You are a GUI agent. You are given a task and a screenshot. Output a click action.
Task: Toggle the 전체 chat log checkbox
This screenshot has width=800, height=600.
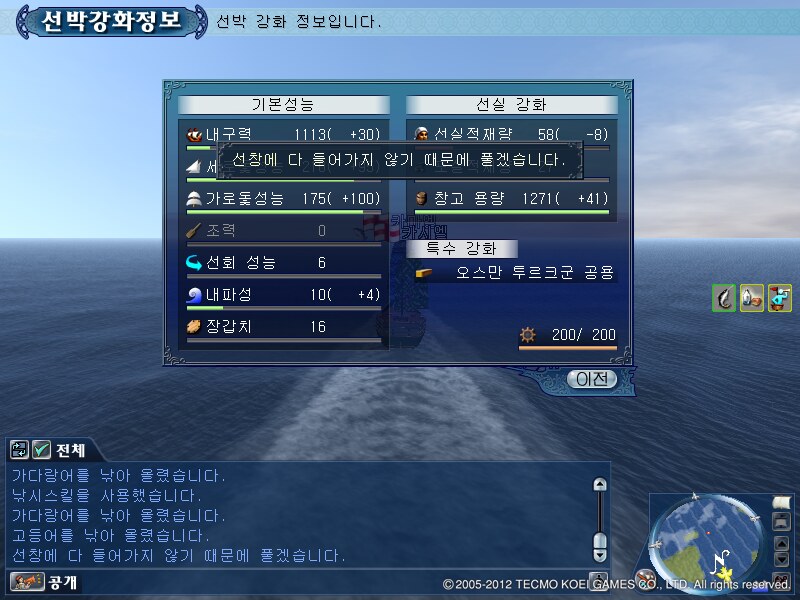(42, 450)
